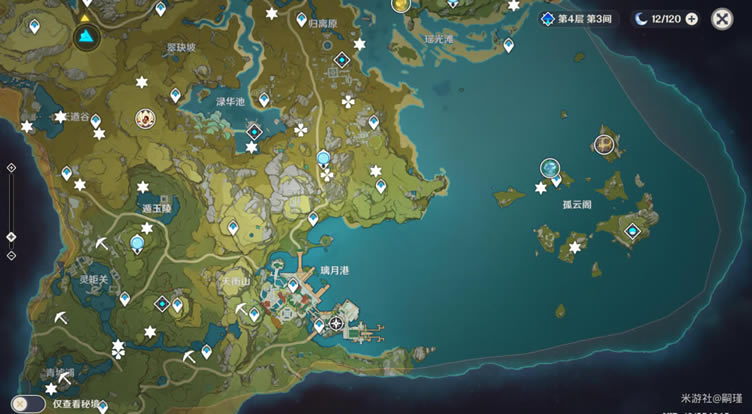Screen dimensions: 752x414
Task: Select the golden coin marker at the top edge
Action: pos(402,5)
